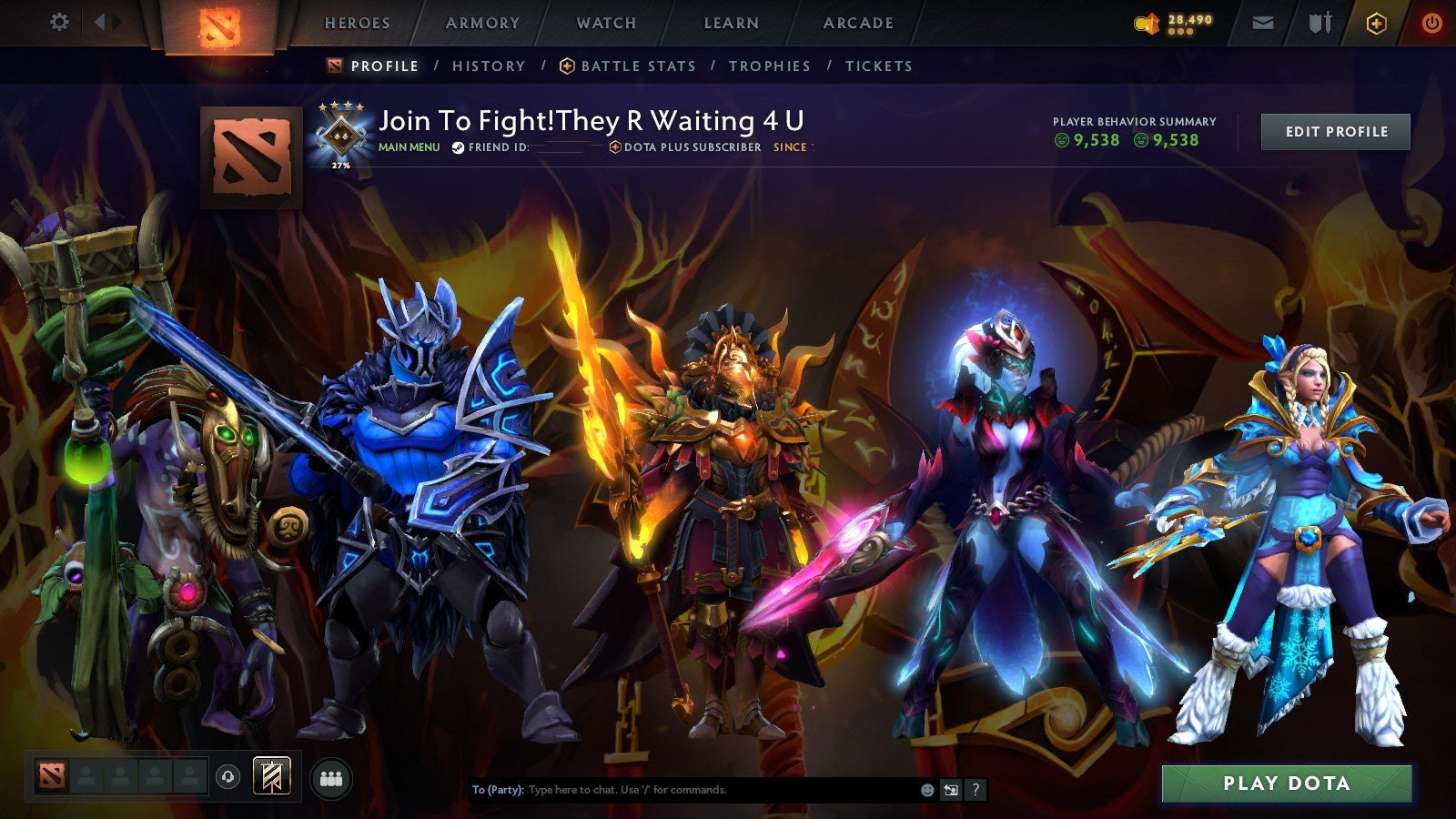1456x819 pixels.
Task: Click the 27% rank progress indicator
Action: (x=339, y=166)
